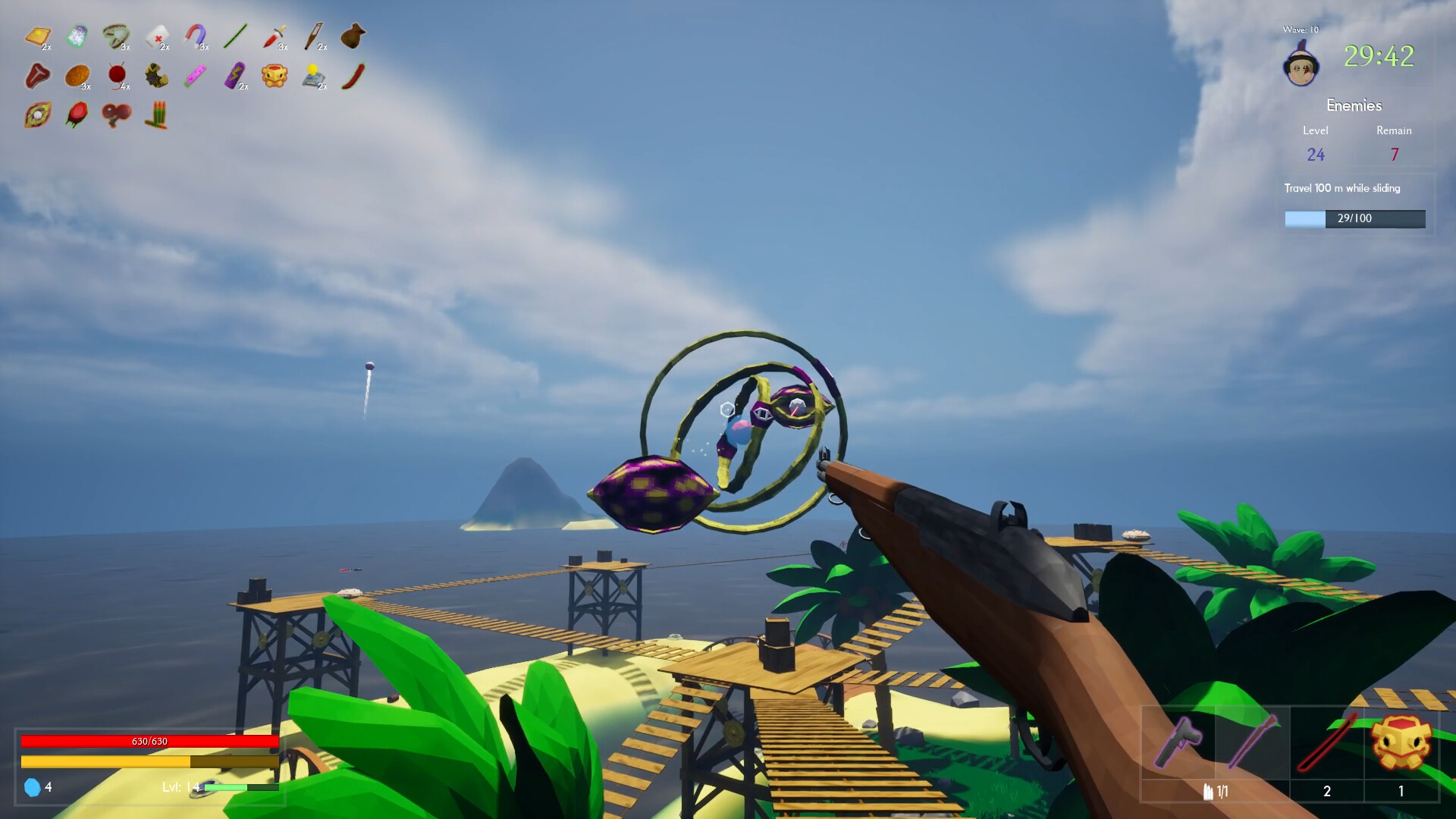
Task: Select the red yarn ball item
Action: [x=116, y=74]
